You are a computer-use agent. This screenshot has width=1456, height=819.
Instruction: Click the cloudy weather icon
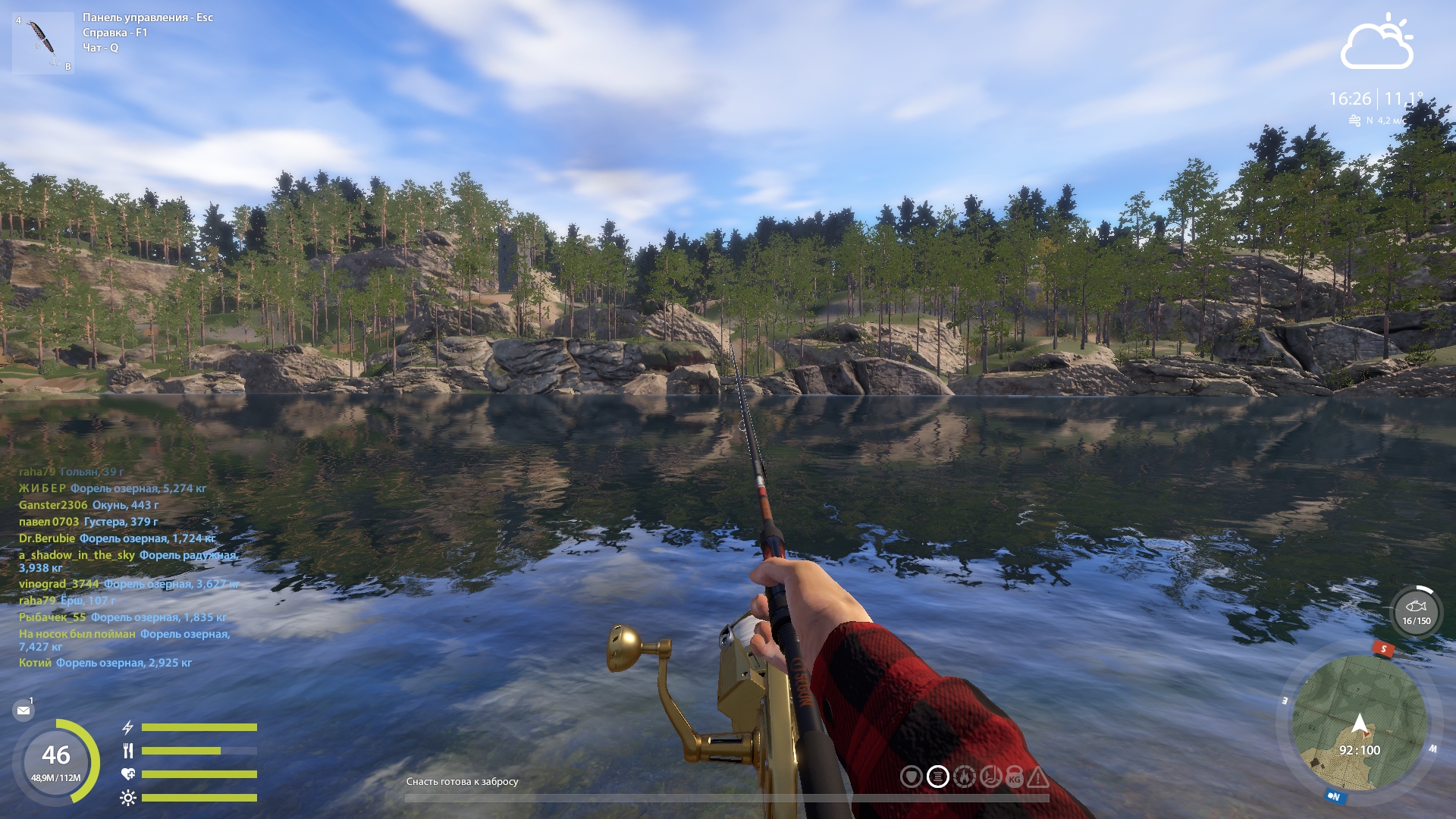click(x=1377, y=43)
